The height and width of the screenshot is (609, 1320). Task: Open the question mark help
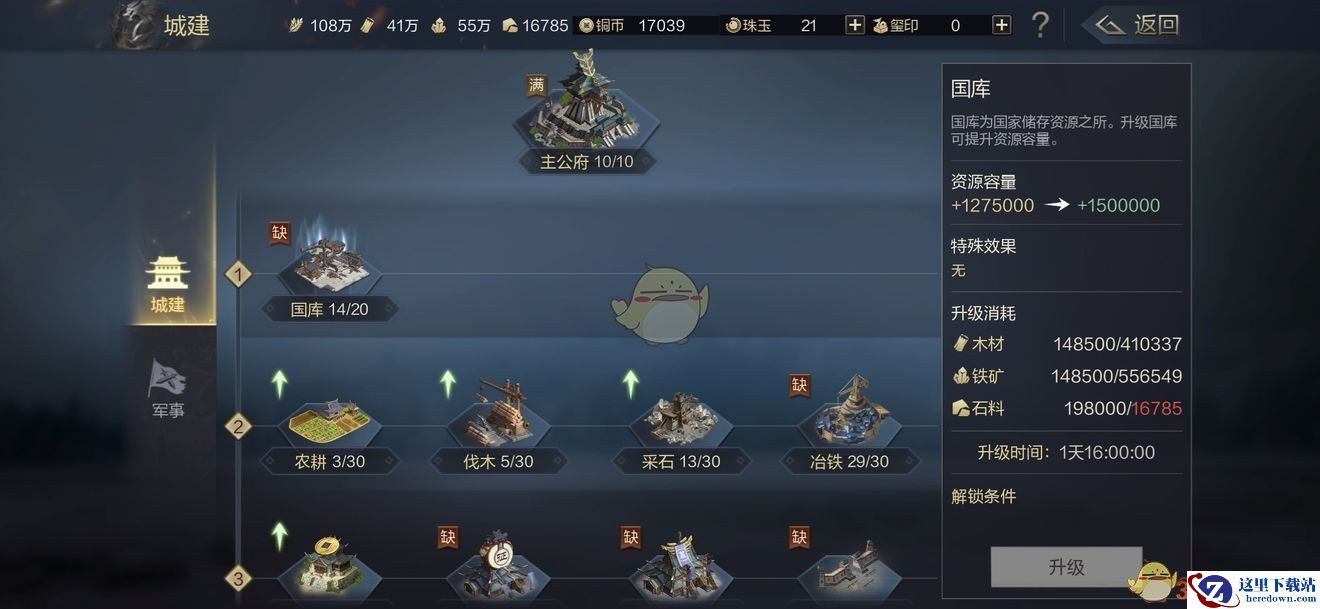point(1040,25)
